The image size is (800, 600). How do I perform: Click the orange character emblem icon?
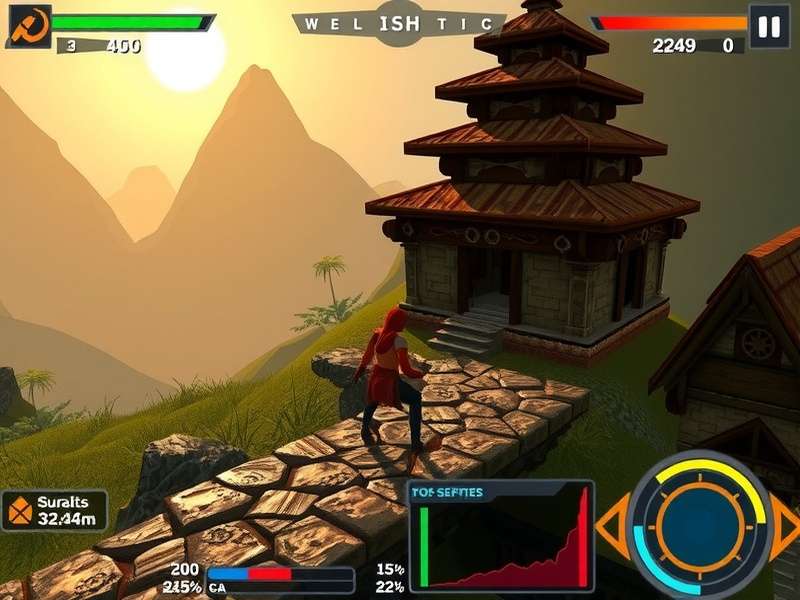coord(29,27)
